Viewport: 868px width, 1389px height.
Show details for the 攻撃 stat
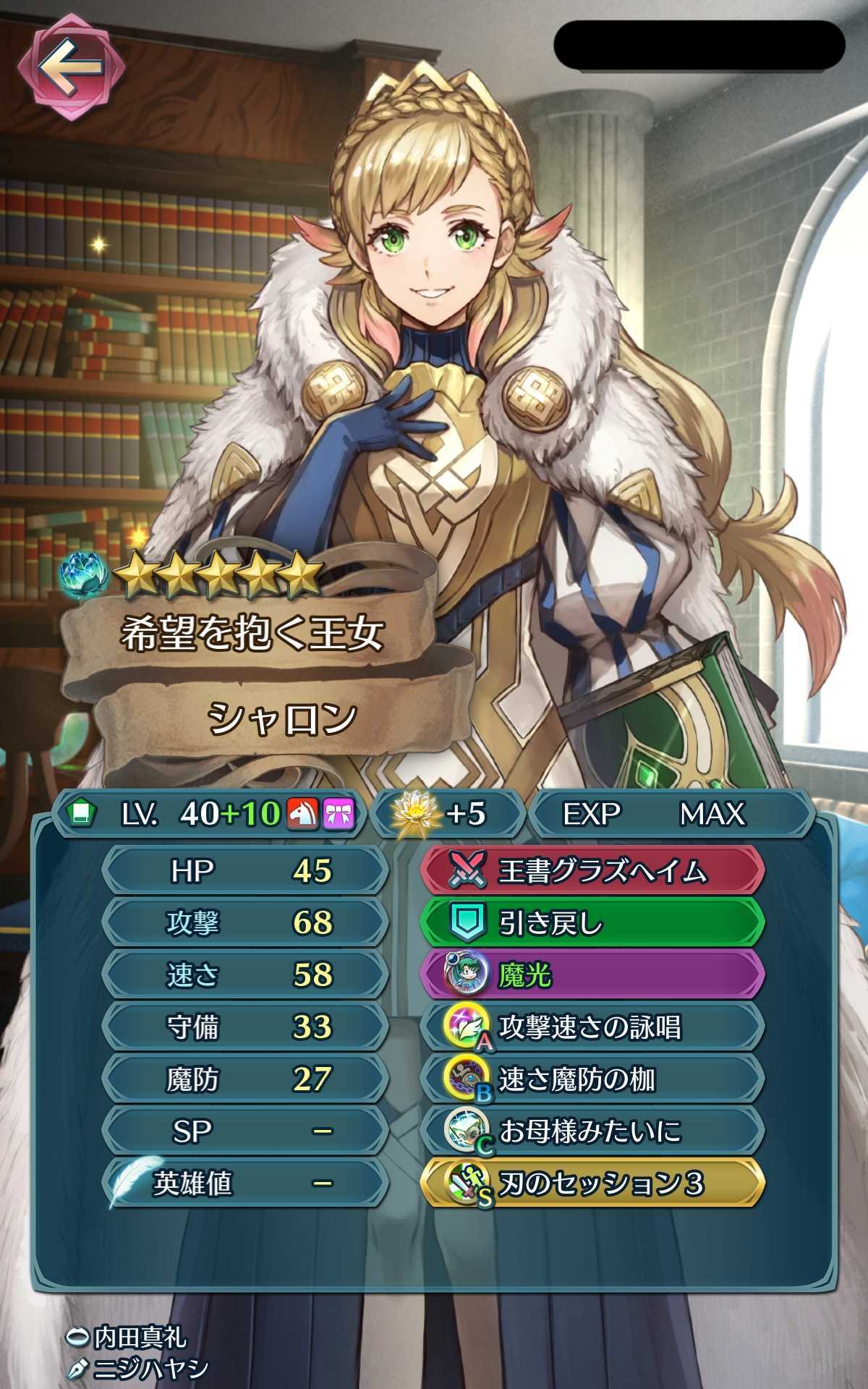(x=244, y=923)
